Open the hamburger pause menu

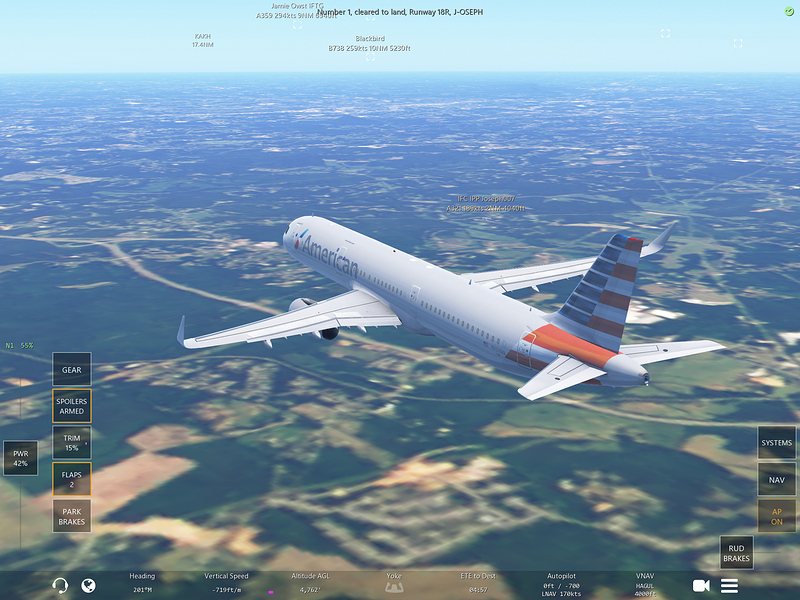click(730, 585)
